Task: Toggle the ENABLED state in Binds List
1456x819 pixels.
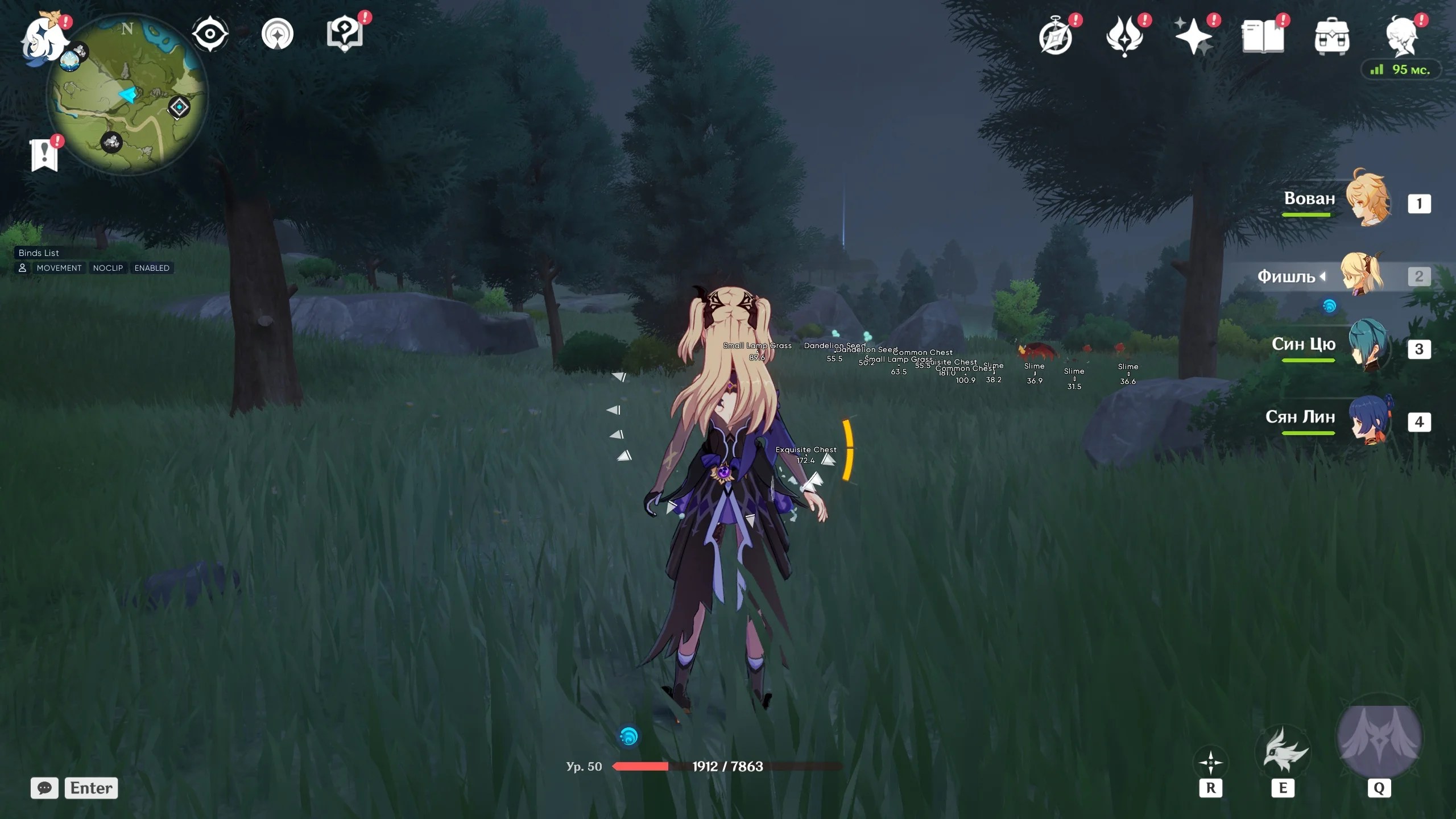Action: point(151,268)
